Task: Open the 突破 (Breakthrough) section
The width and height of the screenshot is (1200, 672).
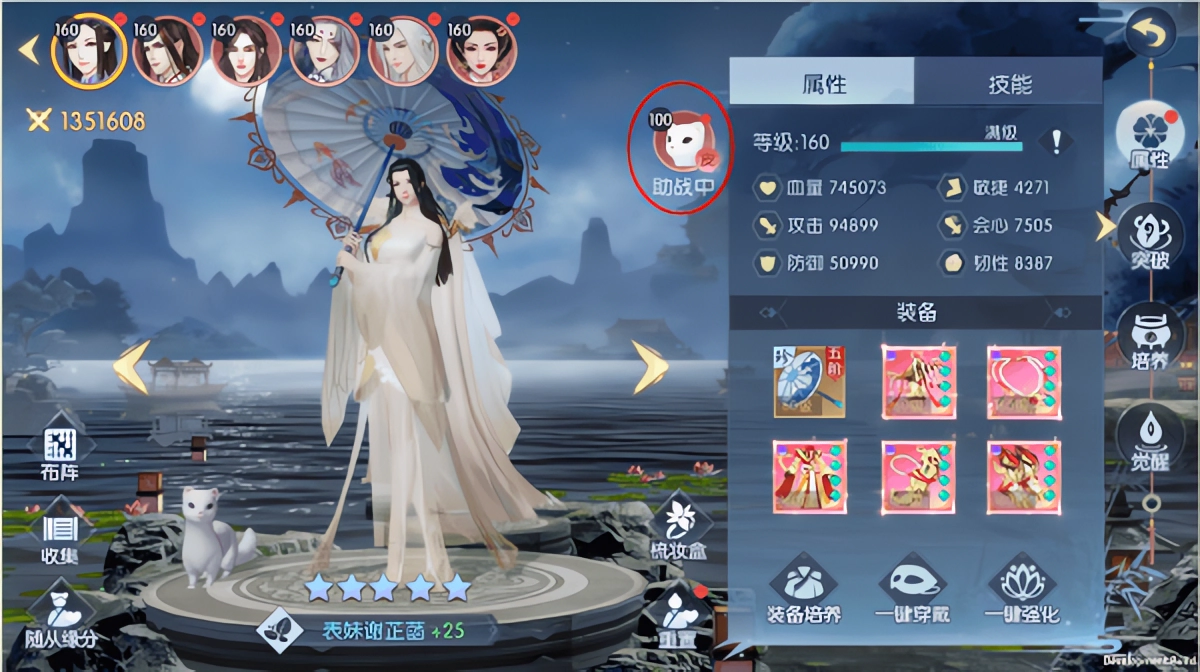Action: click(1149, 235)
